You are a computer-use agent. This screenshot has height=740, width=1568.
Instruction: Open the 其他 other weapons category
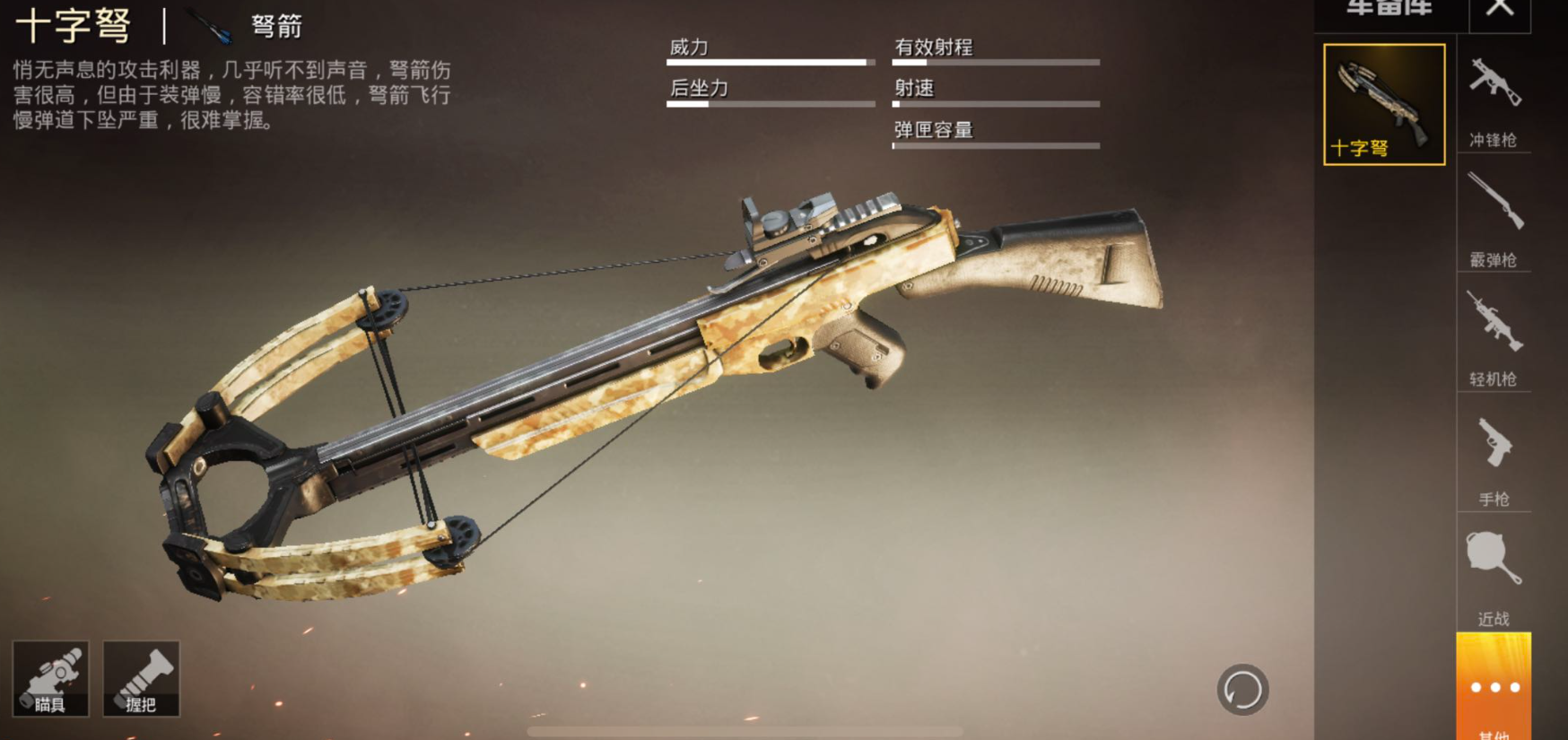(x=1494, y=689)
